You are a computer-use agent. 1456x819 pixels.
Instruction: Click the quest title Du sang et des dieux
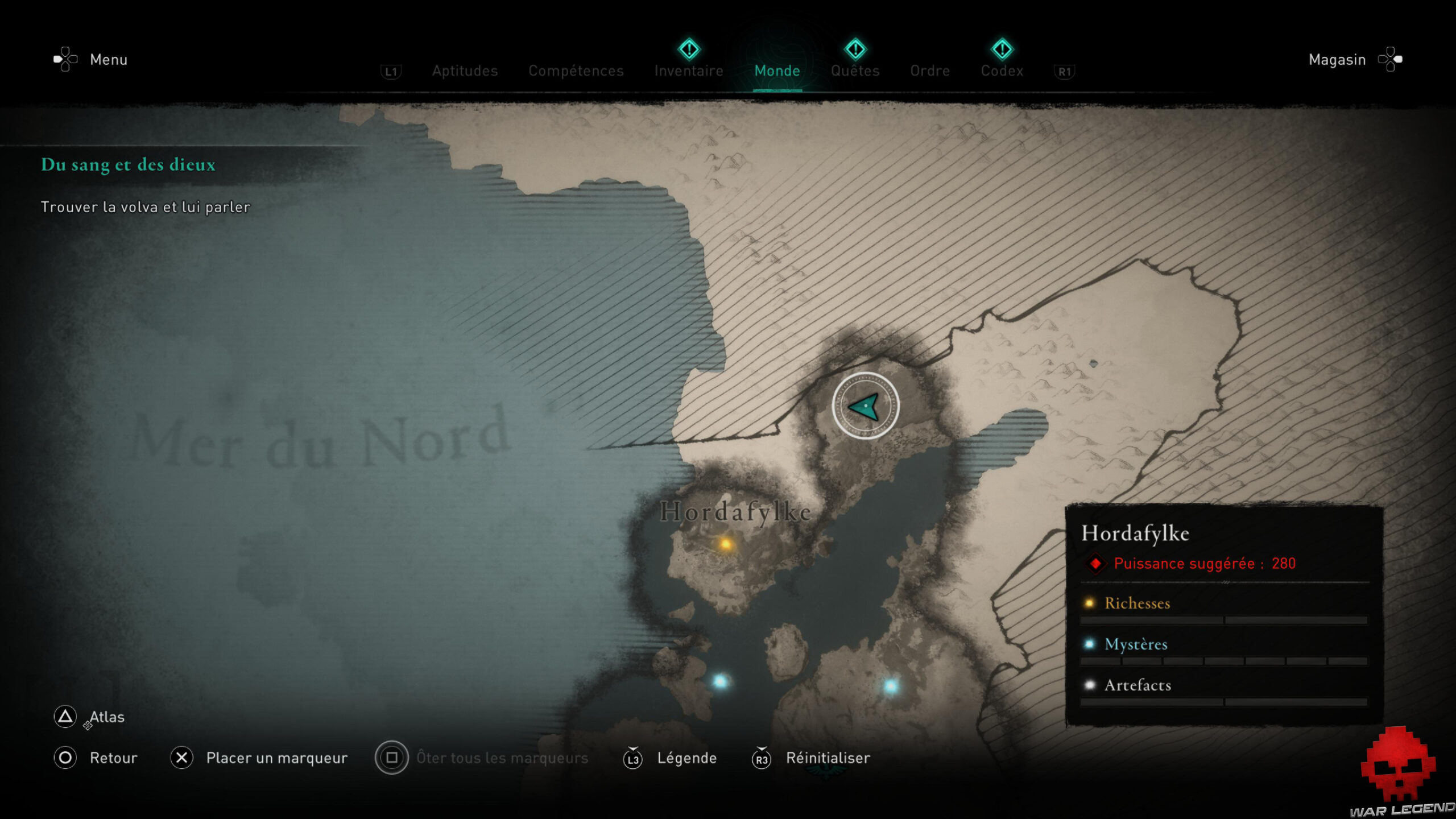click(x=128, y=166)
